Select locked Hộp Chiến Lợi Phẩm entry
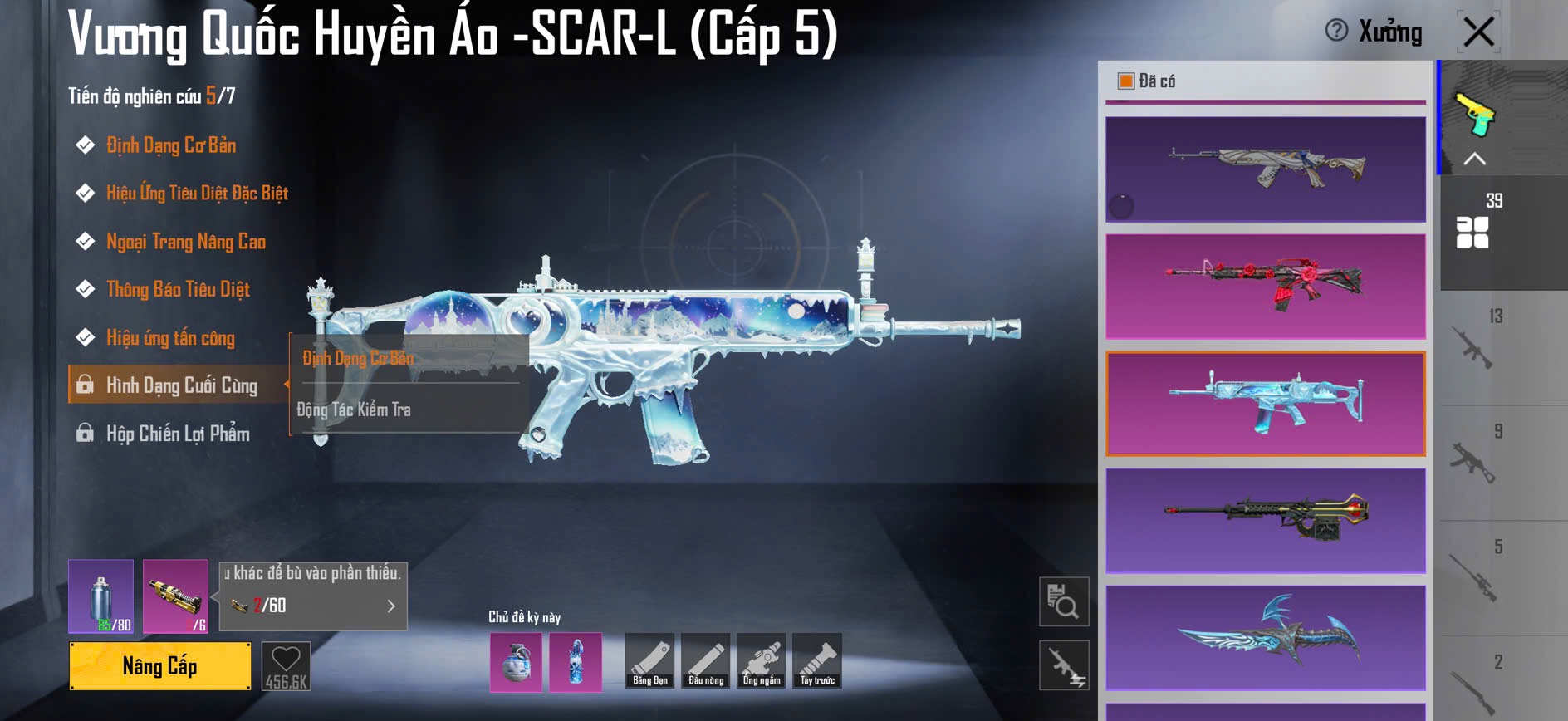Image resolution: width=1568 pixels, height=721 pixels. [177, 434]
